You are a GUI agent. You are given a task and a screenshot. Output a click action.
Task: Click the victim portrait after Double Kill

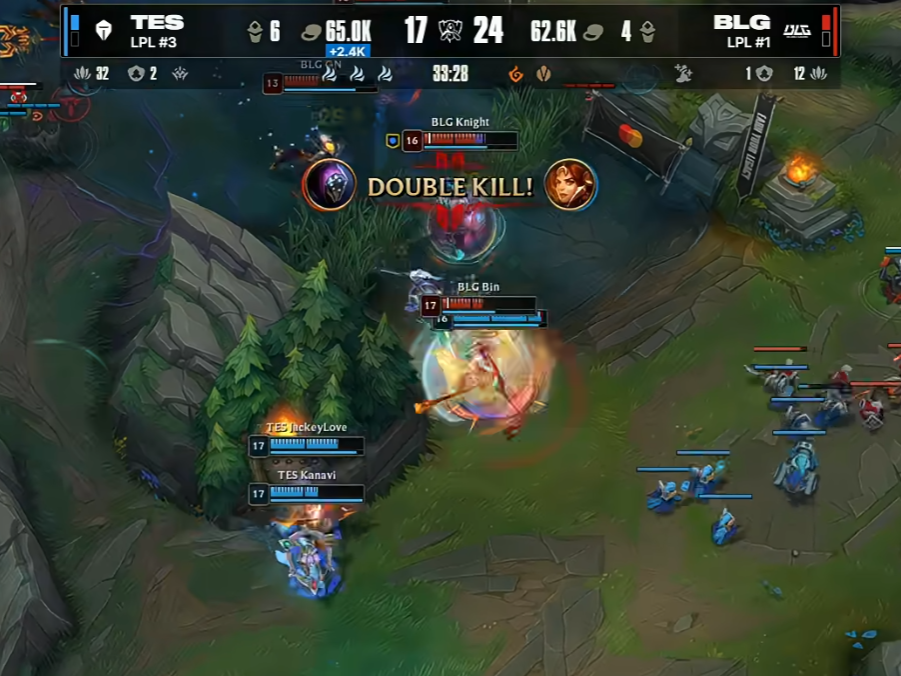pos(570,185)
